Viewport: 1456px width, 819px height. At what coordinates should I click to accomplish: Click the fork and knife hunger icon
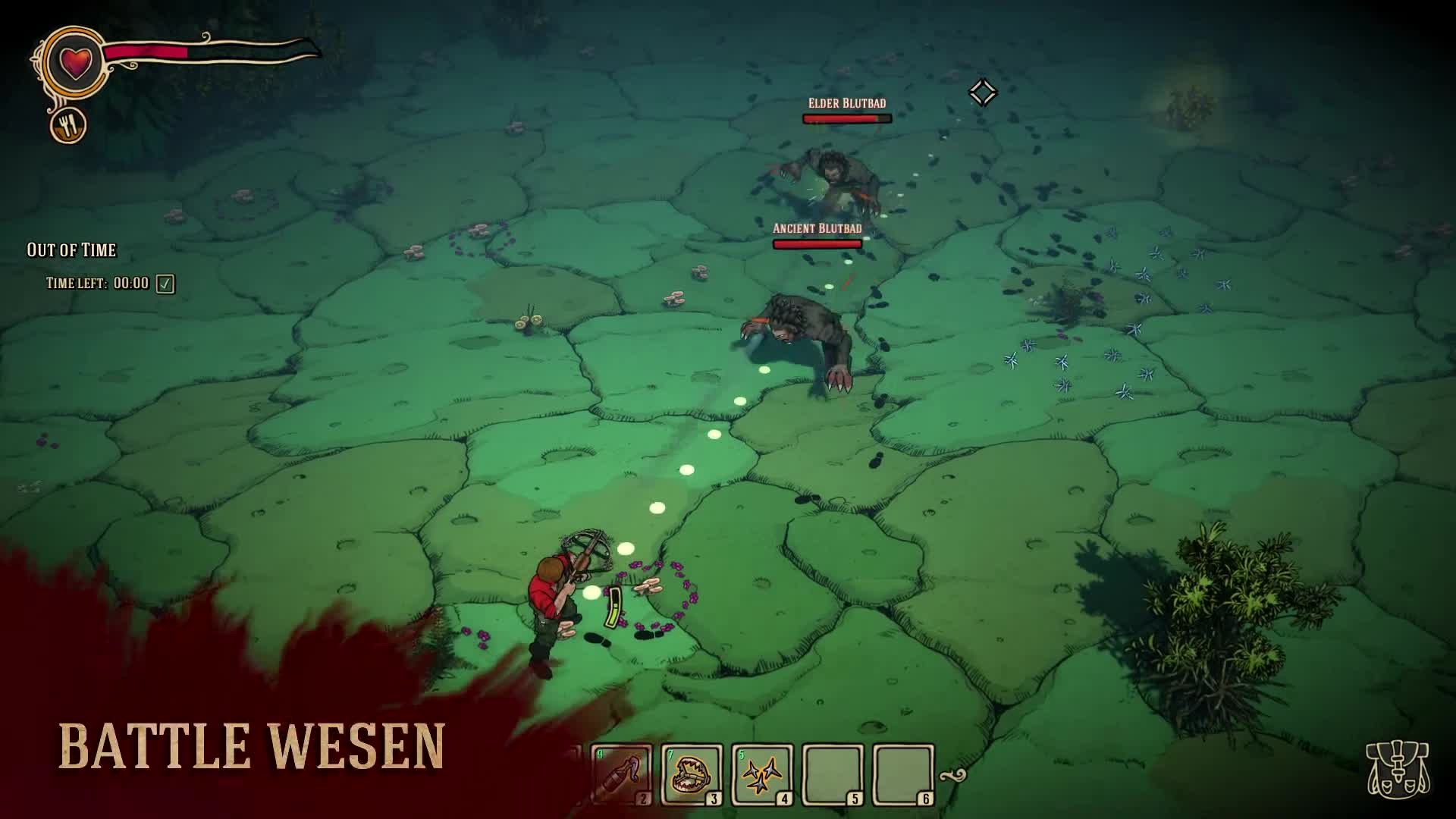pos(68,125)
